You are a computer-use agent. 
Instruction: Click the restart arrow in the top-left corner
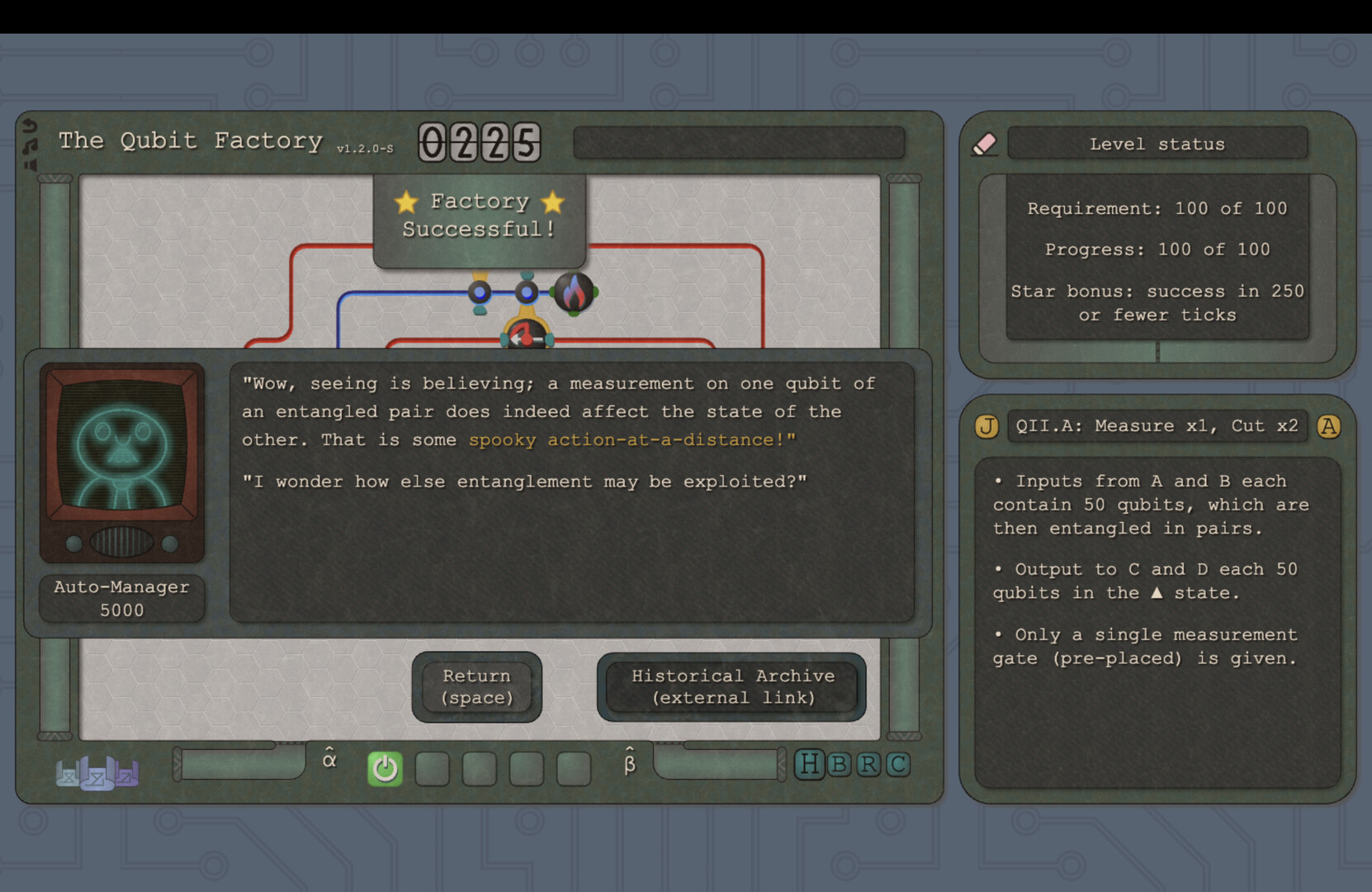(30, 125)
